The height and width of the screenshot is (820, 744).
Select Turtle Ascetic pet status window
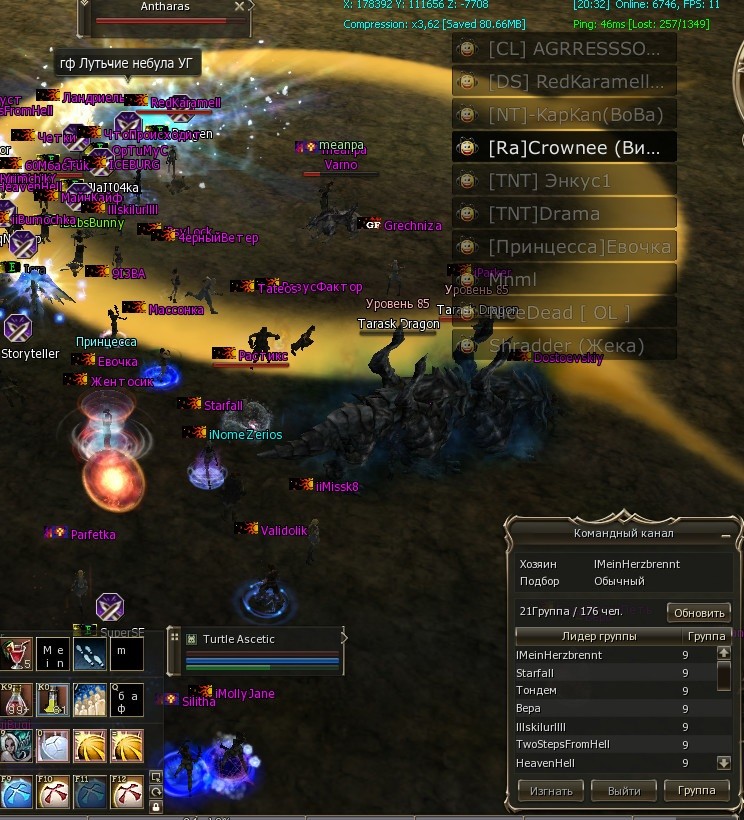[x=260, y=650]
